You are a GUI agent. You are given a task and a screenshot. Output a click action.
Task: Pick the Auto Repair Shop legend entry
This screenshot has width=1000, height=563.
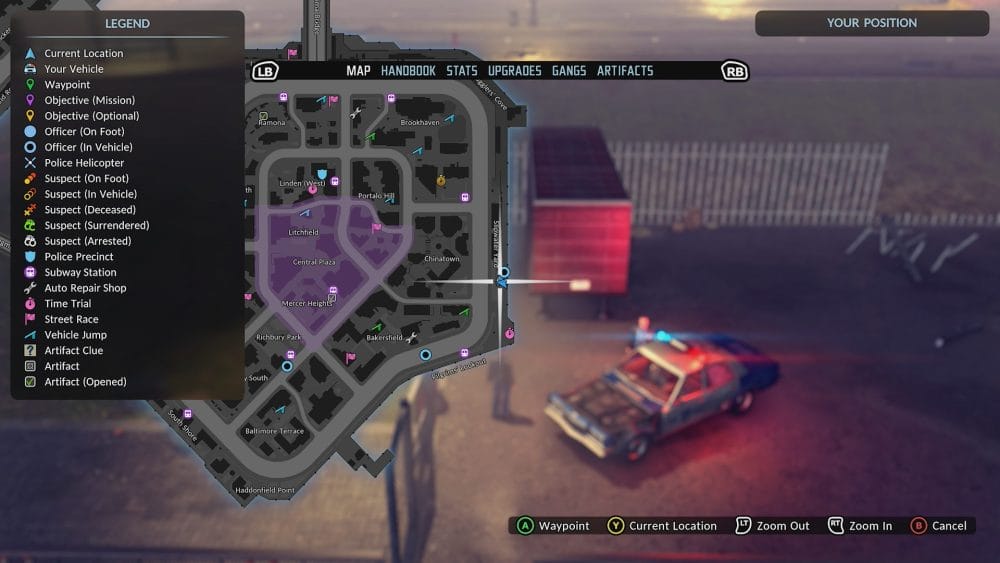(85, 288)
